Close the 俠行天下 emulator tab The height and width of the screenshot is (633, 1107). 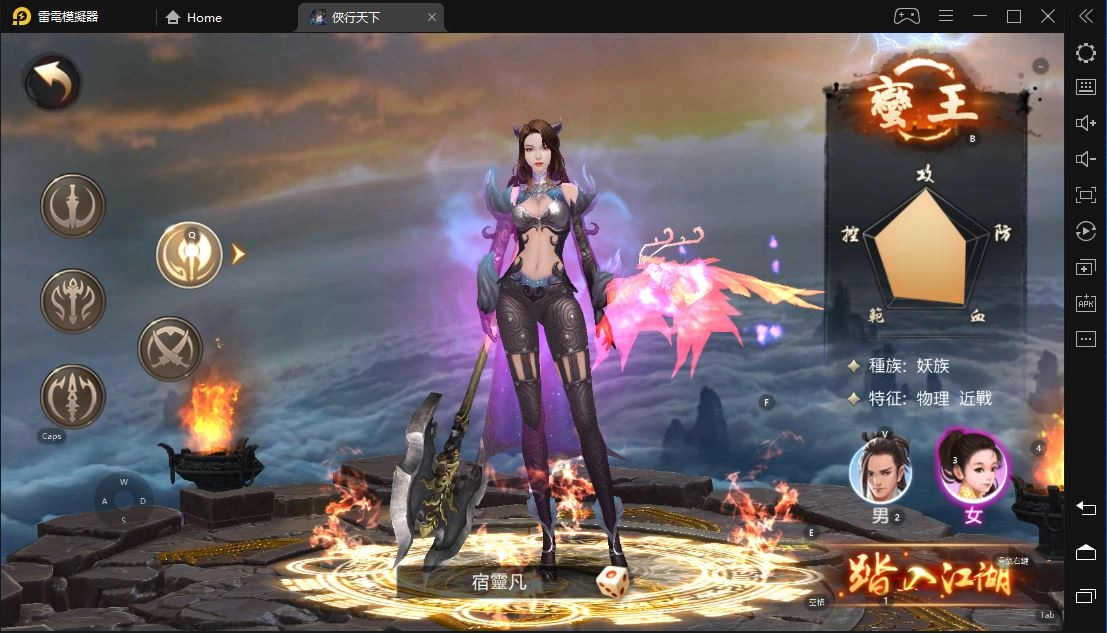click(x=431, y=17)
